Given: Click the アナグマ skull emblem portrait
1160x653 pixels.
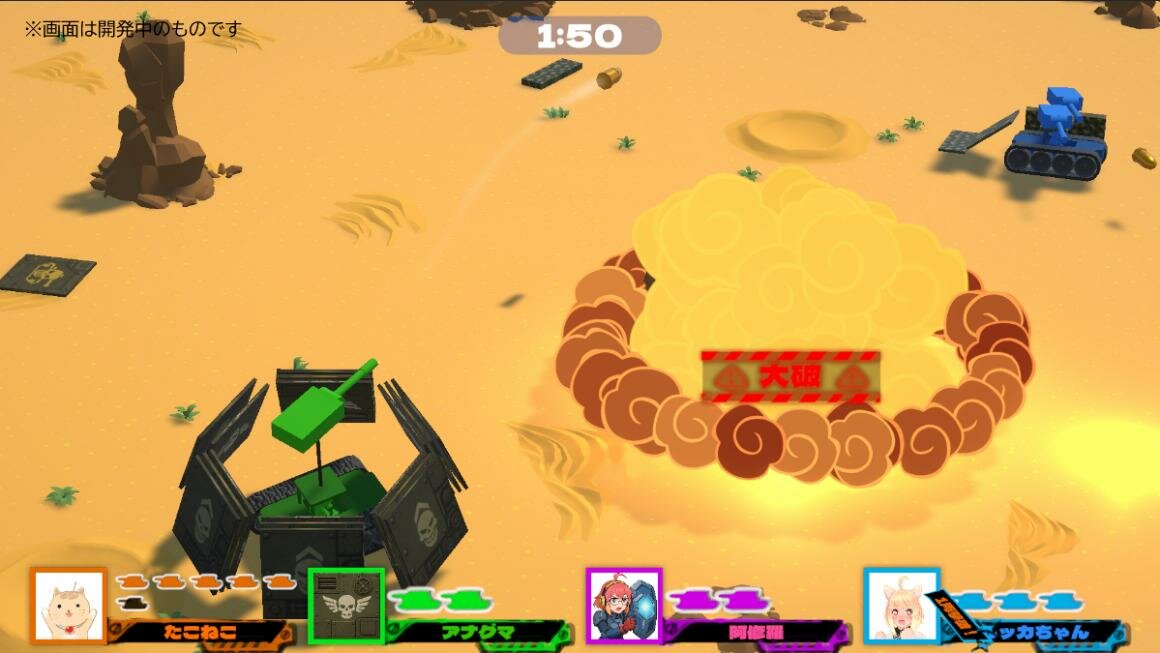Looking at the screenshot, I should click(346, 606).
